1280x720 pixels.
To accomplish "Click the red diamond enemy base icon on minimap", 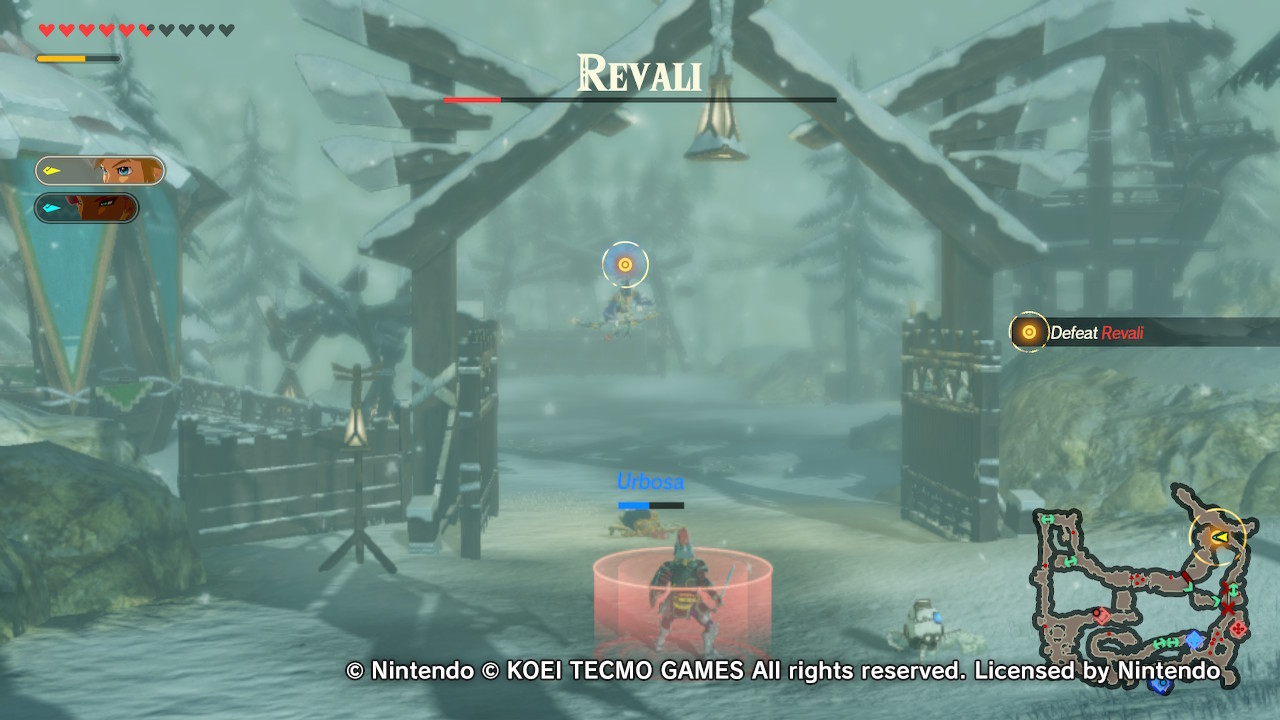I will tap(1237, 629).
